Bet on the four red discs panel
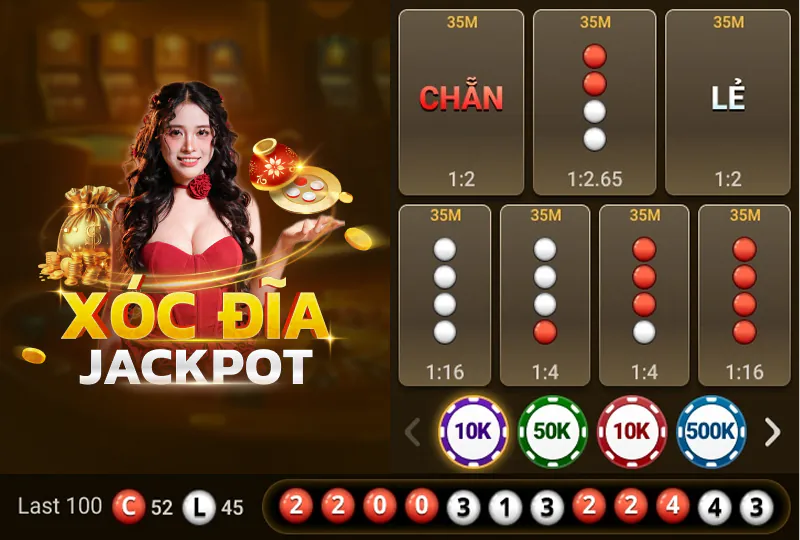The width and height of the screenshot is (800, 540). click(744, 295)
